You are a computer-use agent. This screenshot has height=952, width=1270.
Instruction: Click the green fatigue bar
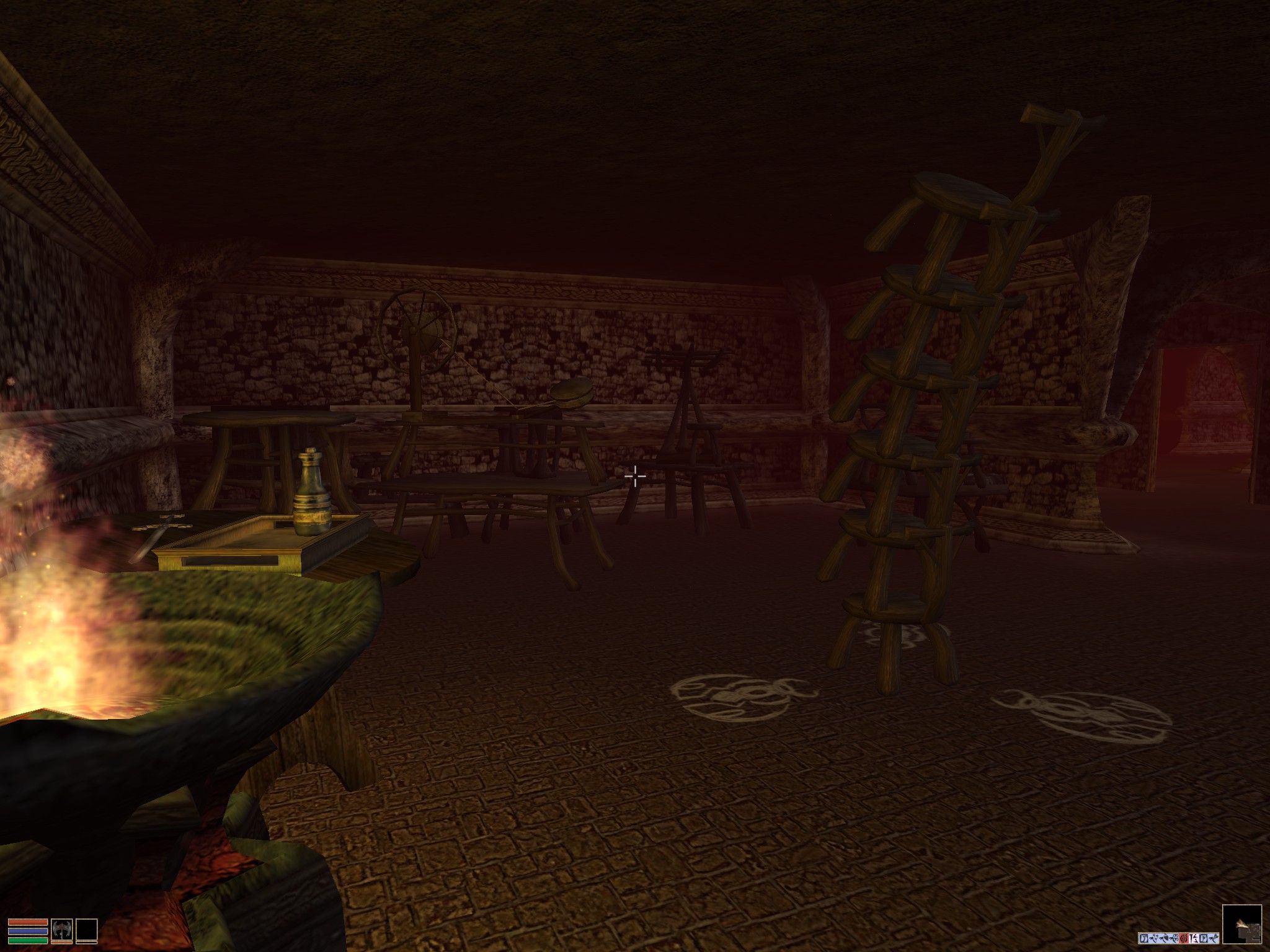click(28, 941)
